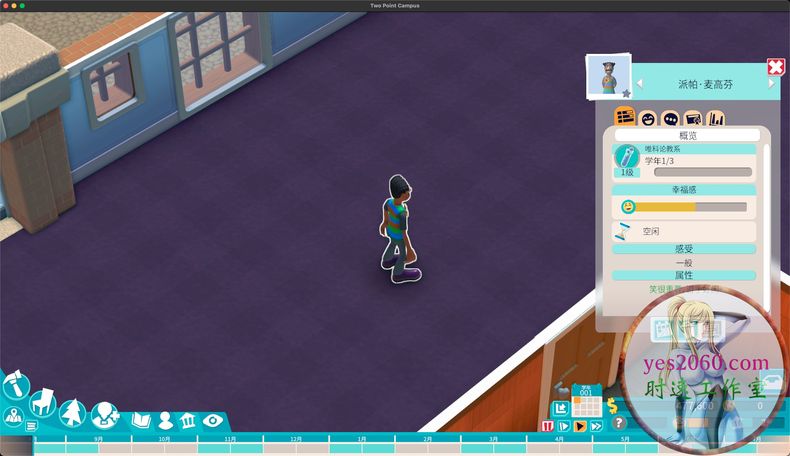Open the hire staff menu
790x456 pixels.
[x=104, y=414]
